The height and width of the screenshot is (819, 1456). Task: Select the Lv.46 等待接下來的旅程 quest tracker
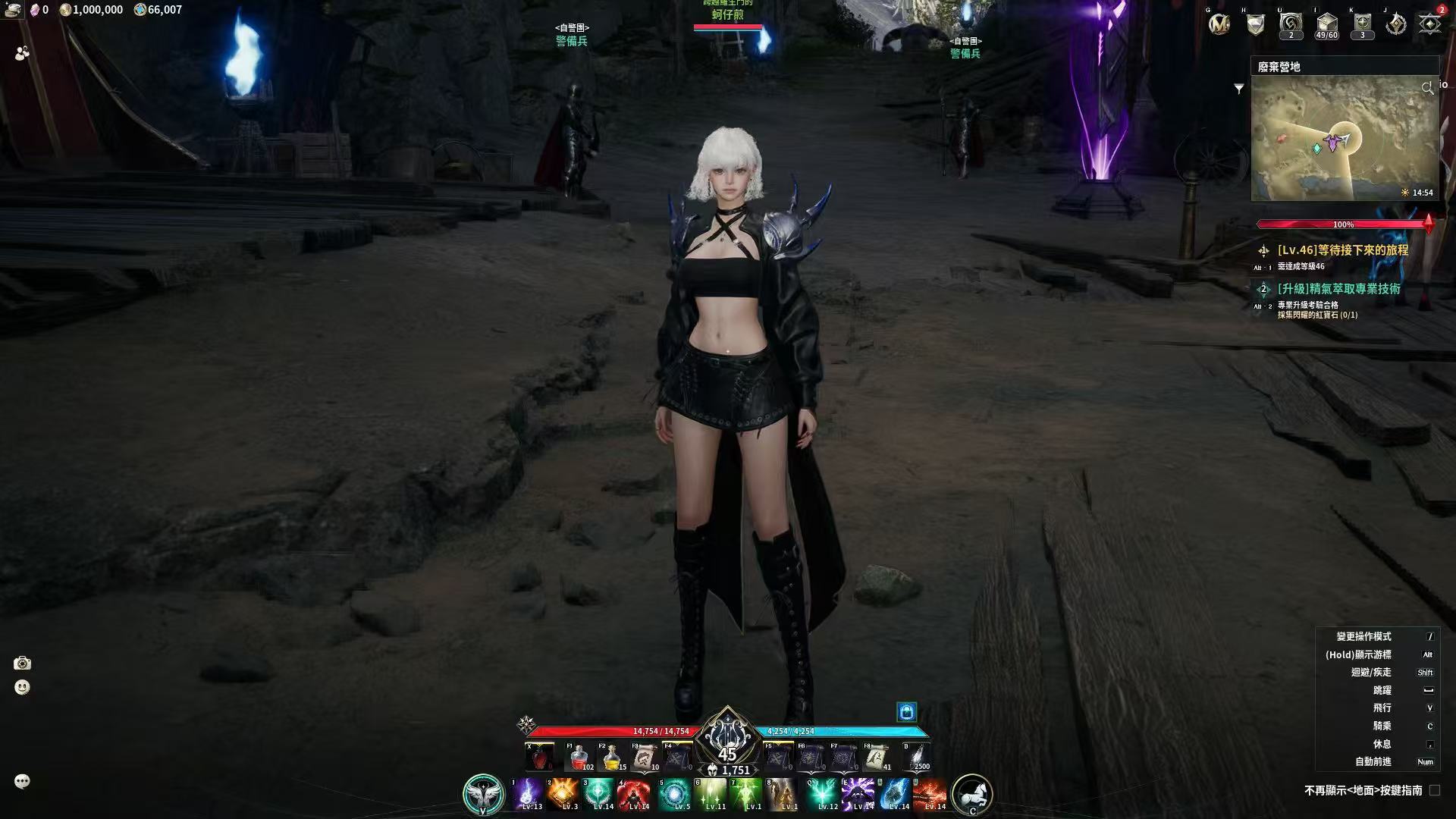tap(1342, 250)
